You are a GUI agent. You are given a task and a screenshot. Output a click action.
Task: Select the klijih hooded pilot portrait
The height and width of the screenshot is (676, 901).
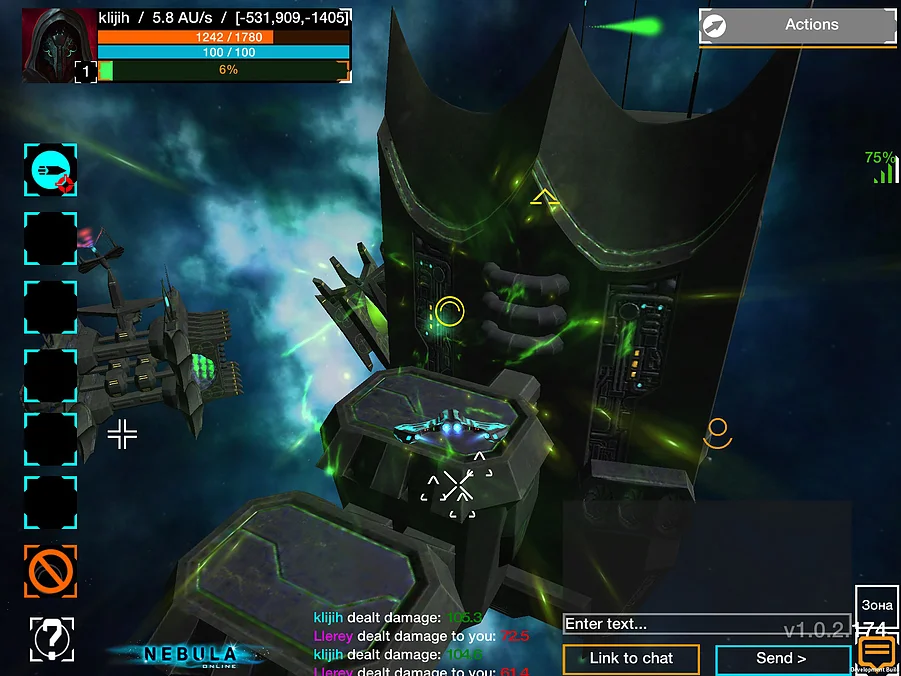pyautogui.click(x=58, y=45)
